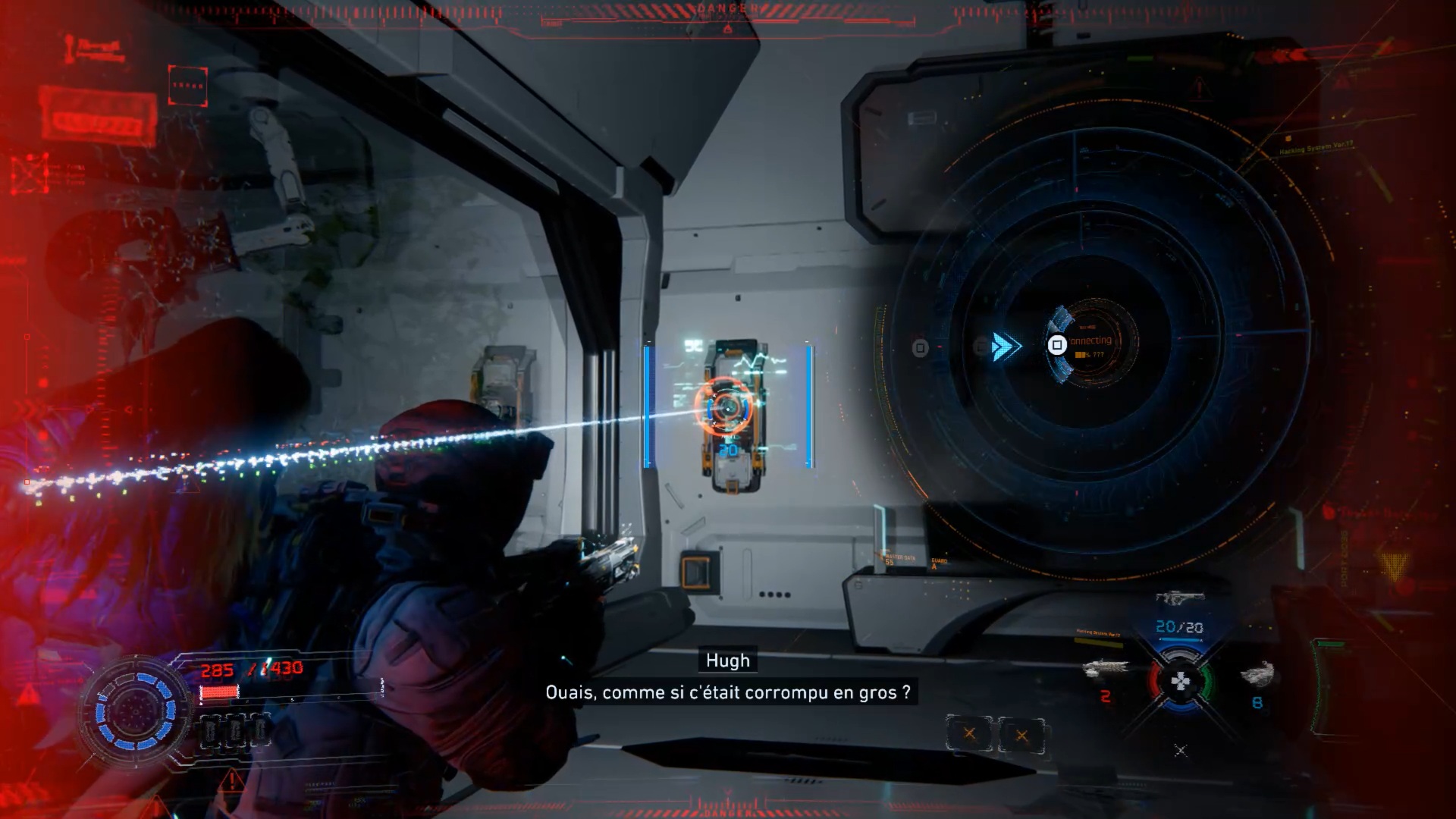The height and width of the screenshot is (819, 1456).
Task: Select the dim square node at hacking panel edge
Action: (x=920, y=348)
